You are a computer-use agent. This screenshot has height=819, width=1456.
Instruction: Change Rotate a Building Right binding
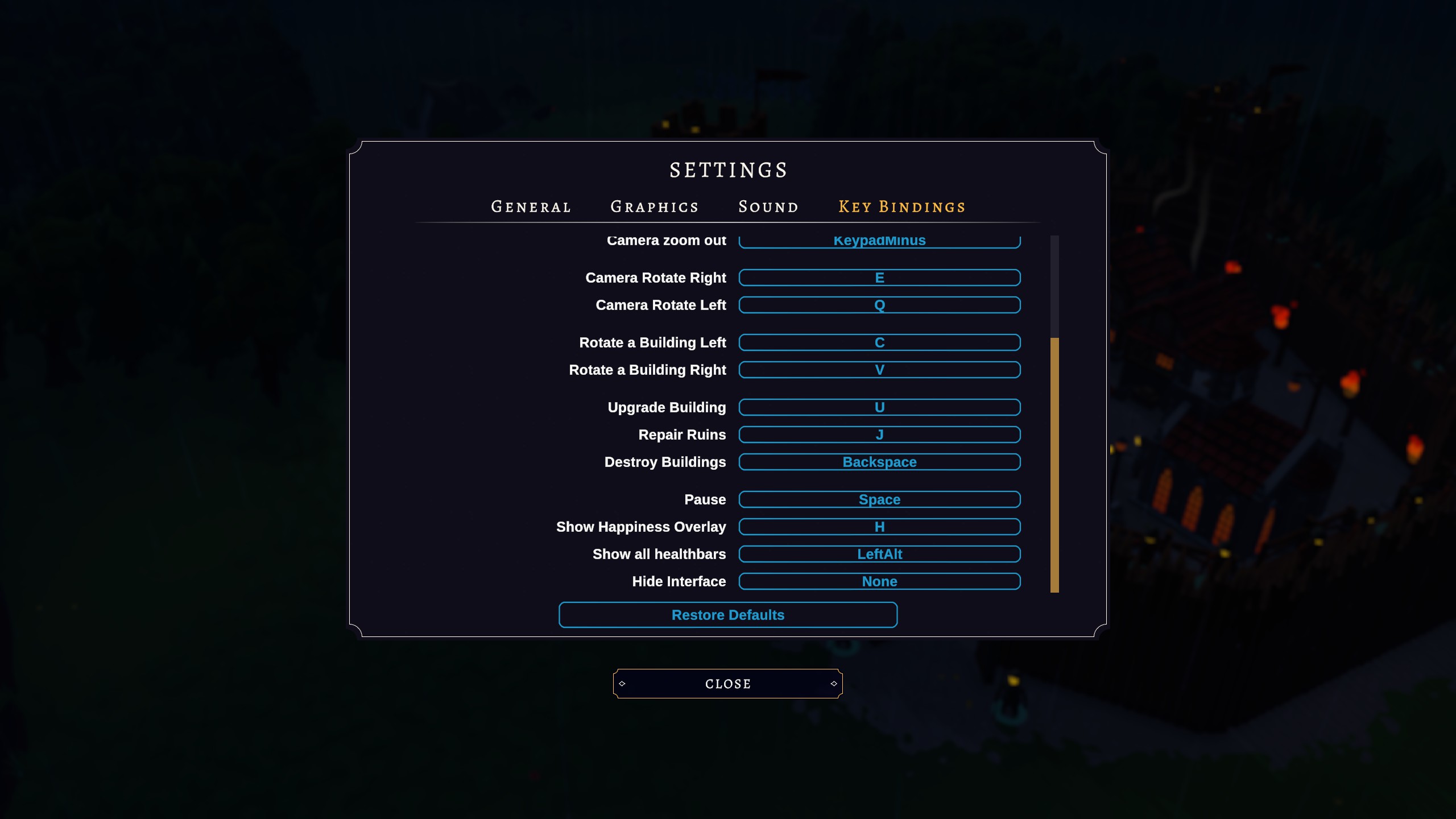click(x=879, y=370)
